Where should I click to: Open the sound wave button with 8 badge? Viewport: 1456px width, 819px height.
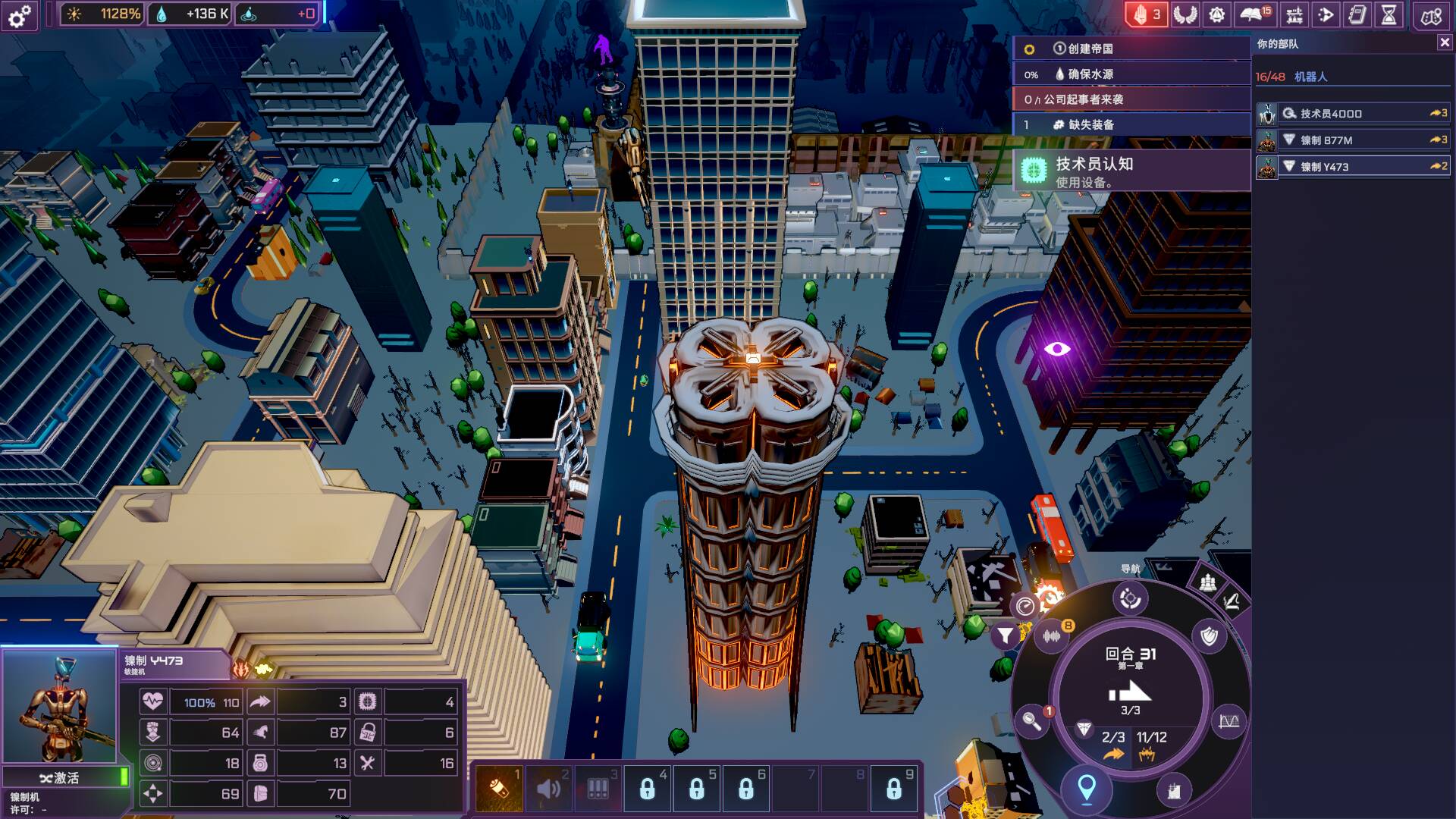1052,636
